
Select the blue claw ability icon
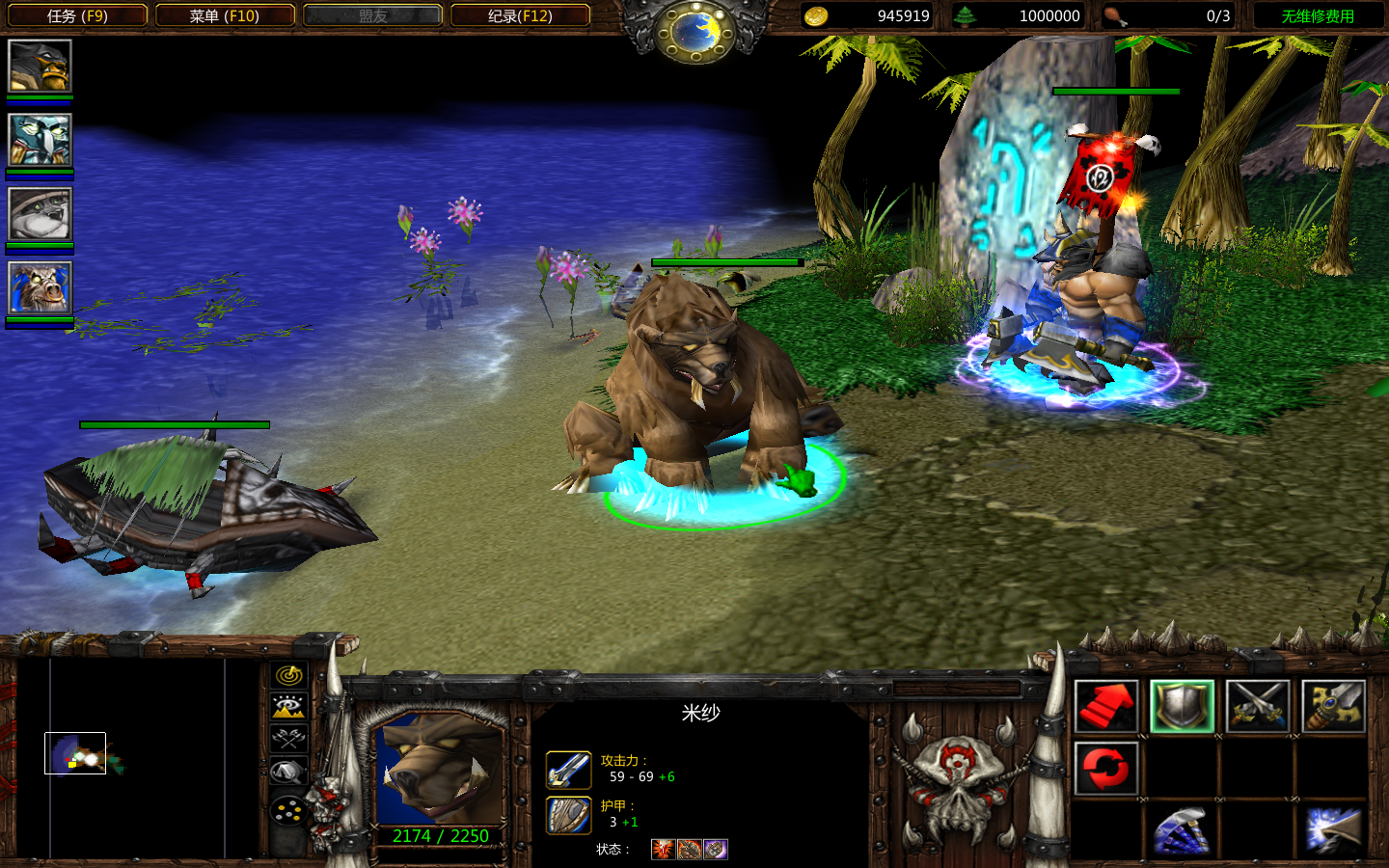coord(1182,830)
